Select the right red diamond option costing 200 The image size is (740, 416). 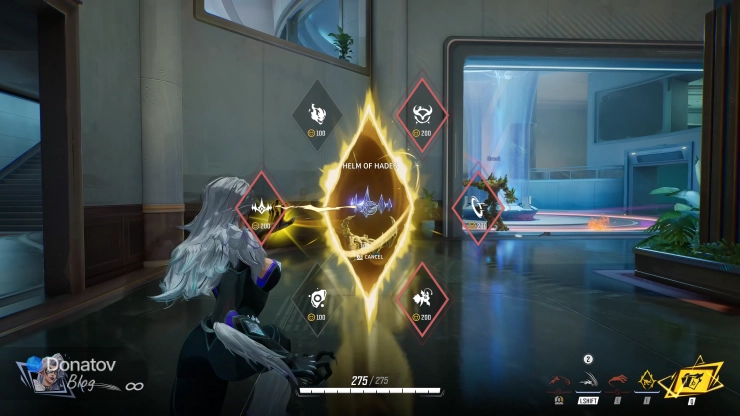476,206
